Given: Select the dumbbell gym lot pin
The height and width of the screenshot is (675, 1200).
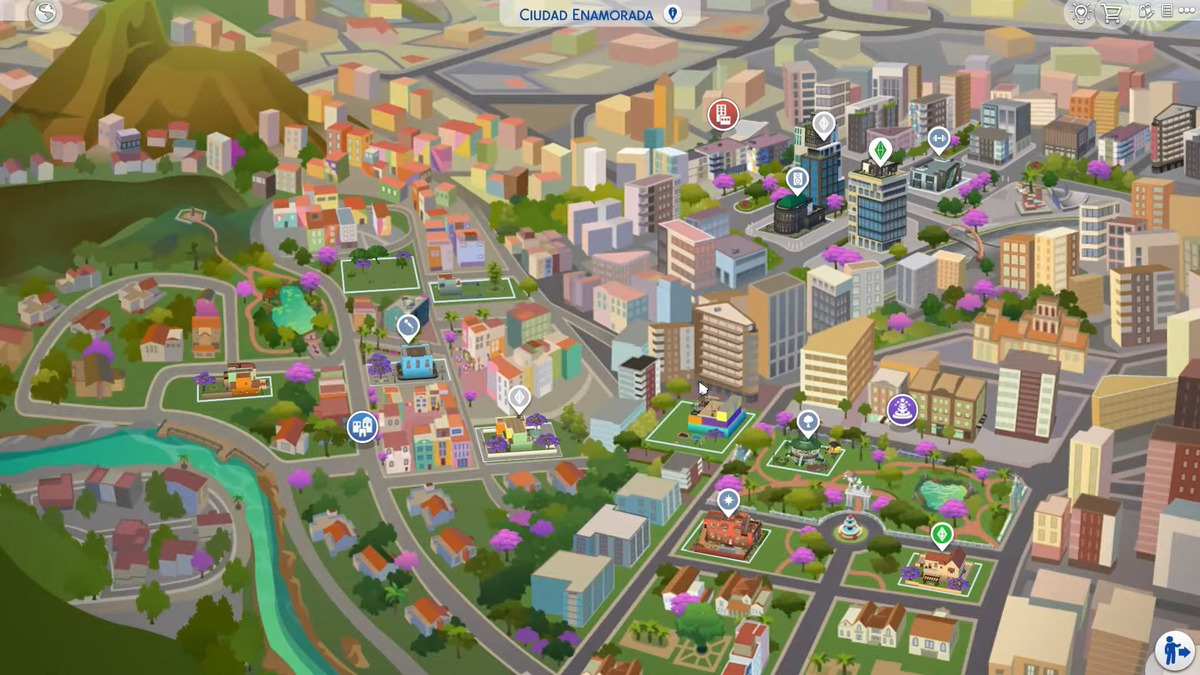Looking at the screenshot, I should click(938, 139).
